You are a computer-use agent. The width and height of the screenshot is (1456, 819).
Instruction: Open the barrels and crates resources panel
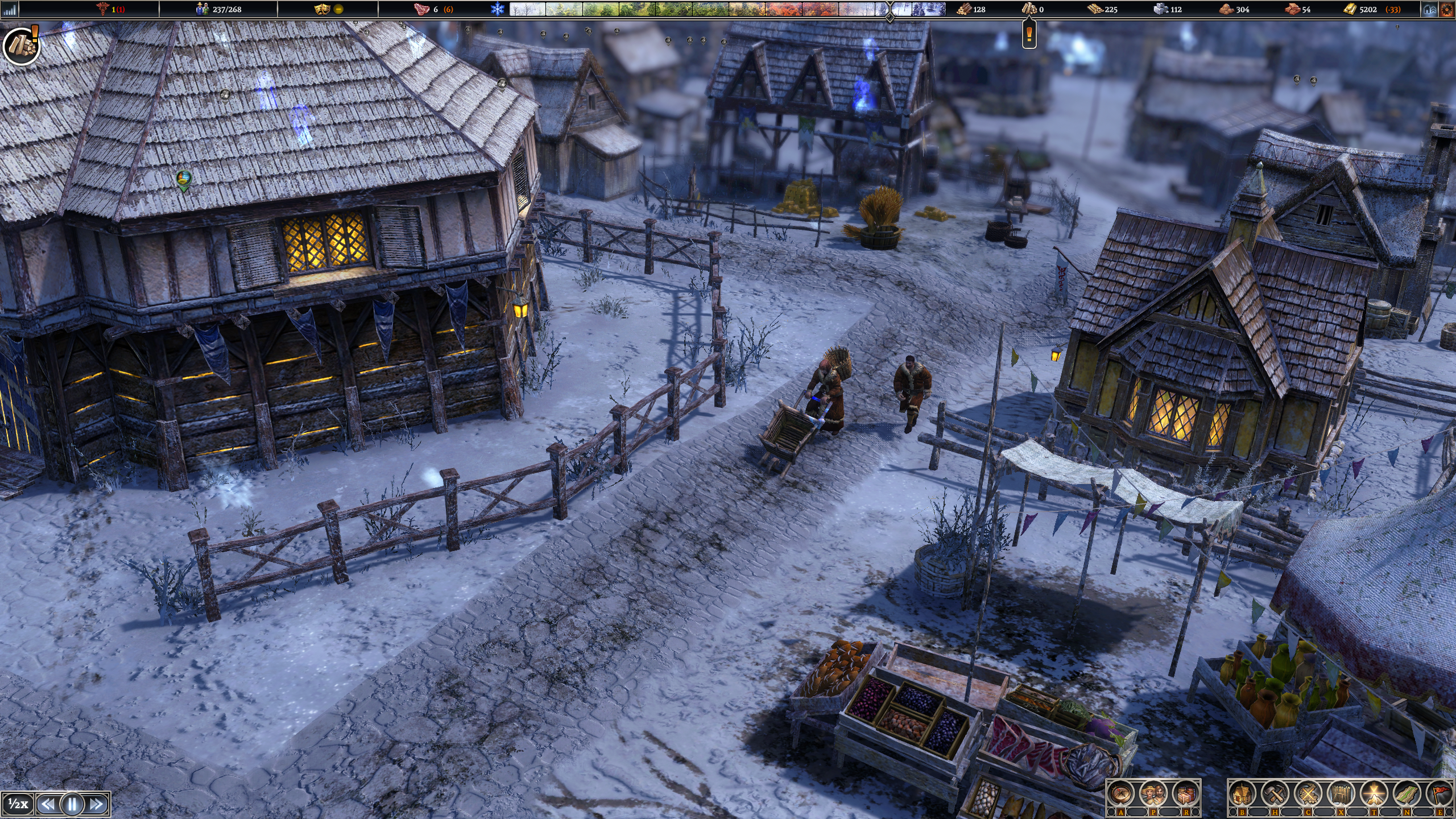1185,793
